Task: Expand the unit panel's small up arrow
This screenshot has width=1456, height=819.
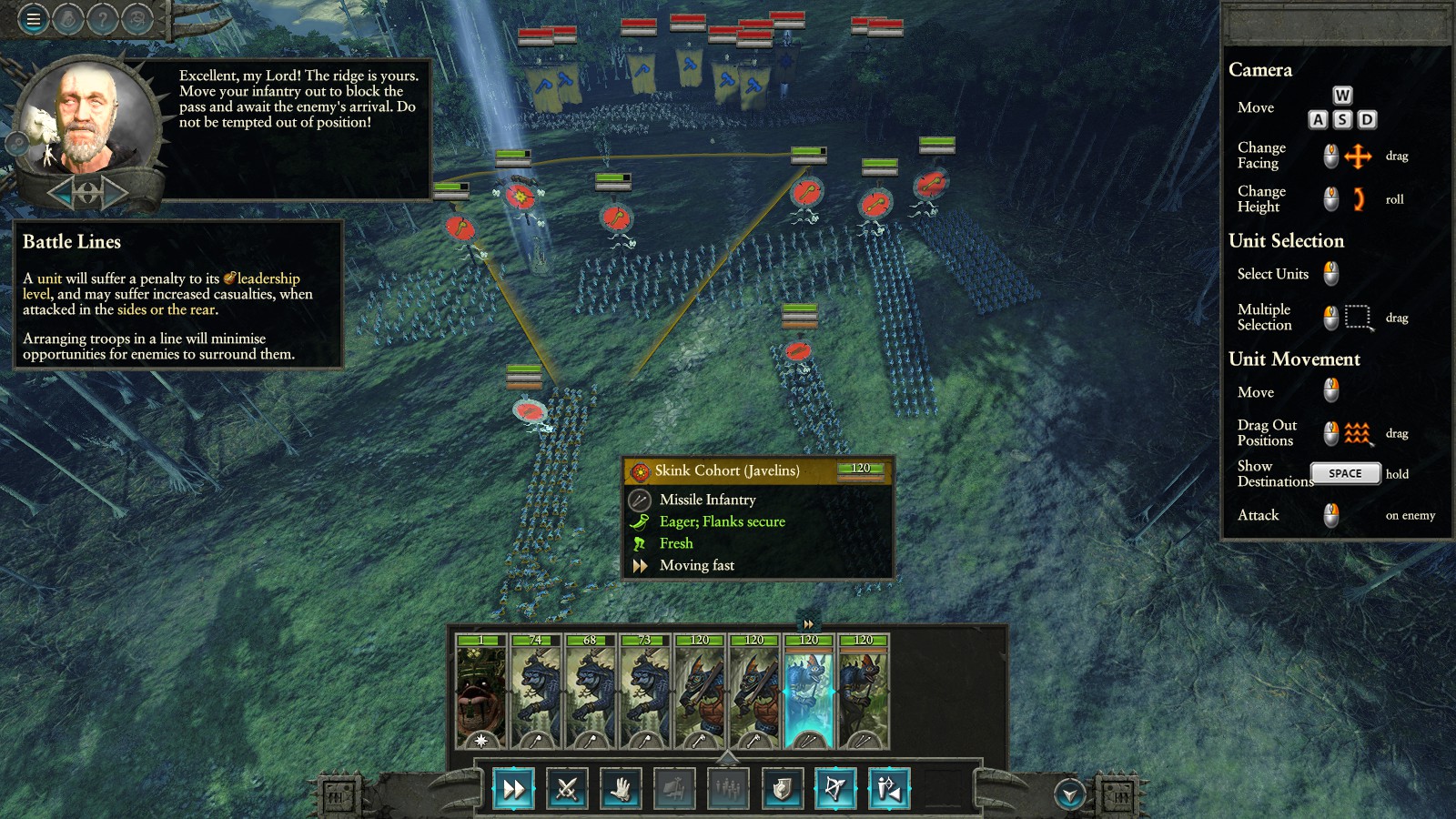Action: (727, 757)
